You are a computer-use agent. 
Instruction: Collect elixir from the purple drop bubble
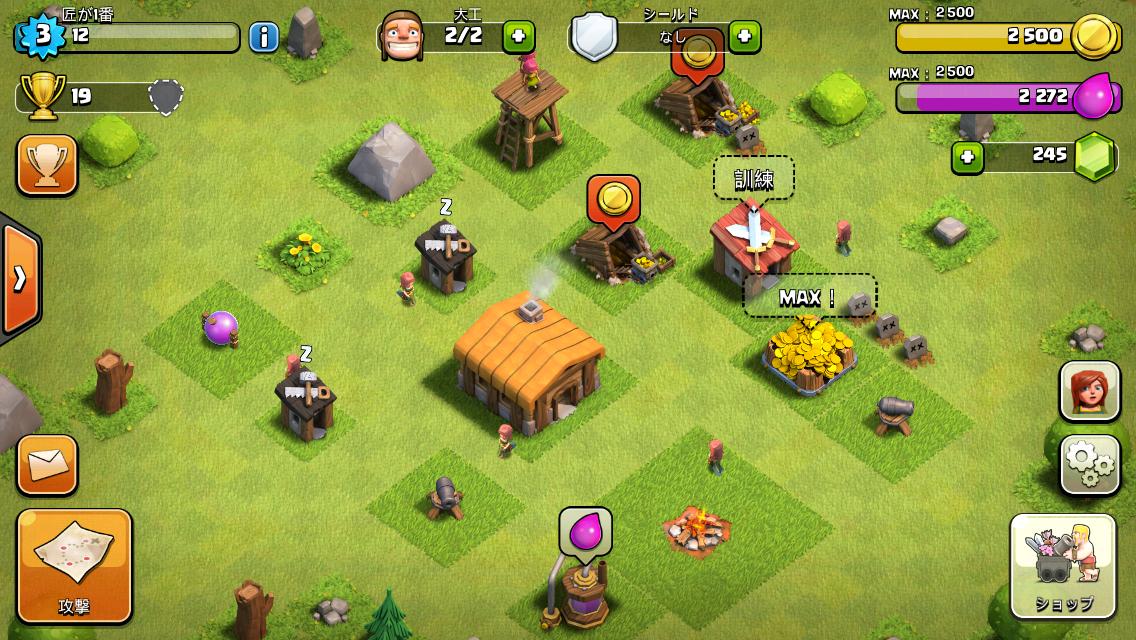[585, 531]
